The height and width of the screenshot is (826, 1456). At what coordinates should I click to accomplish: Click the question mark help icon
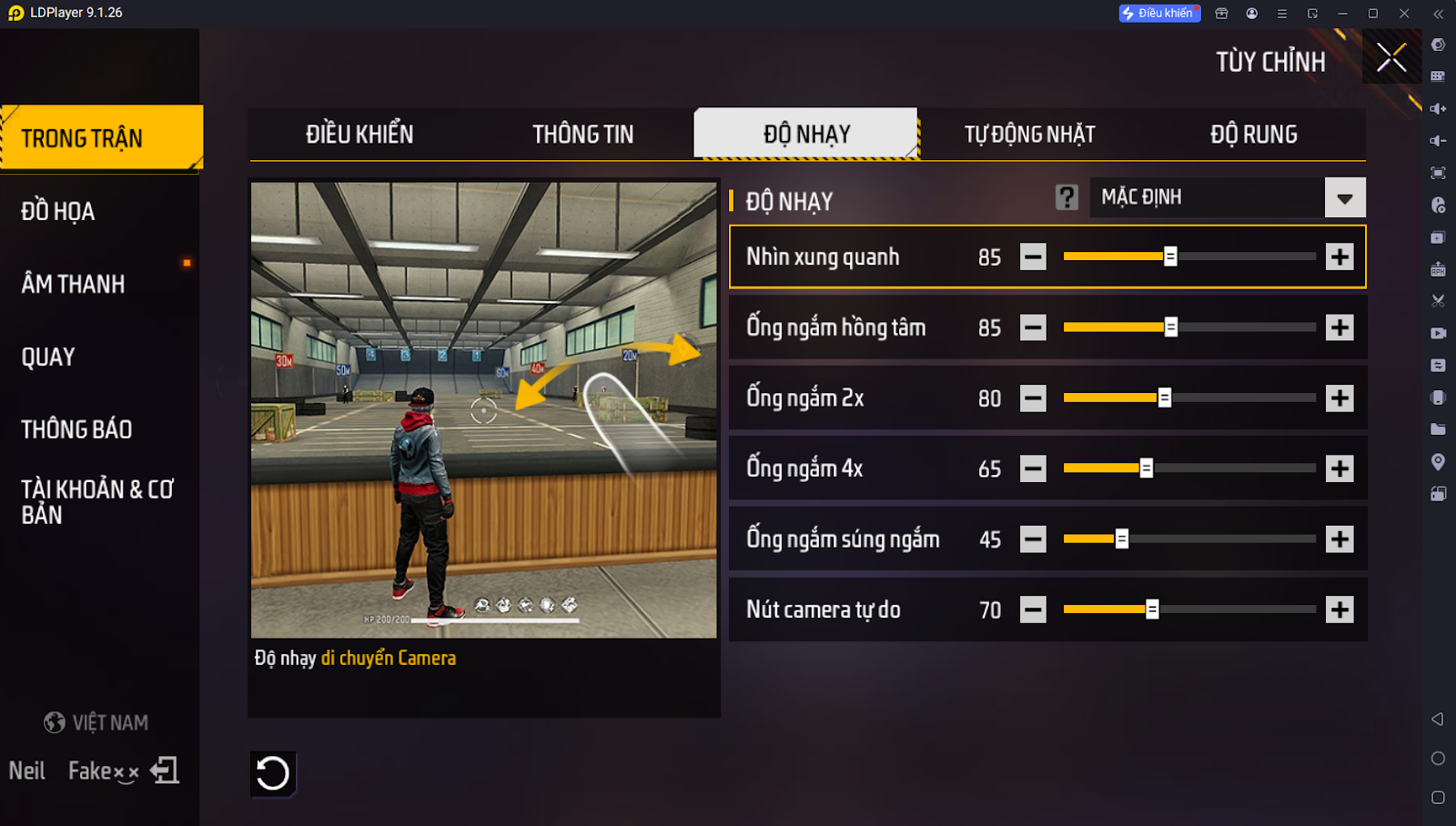[x=1067, y=197]
